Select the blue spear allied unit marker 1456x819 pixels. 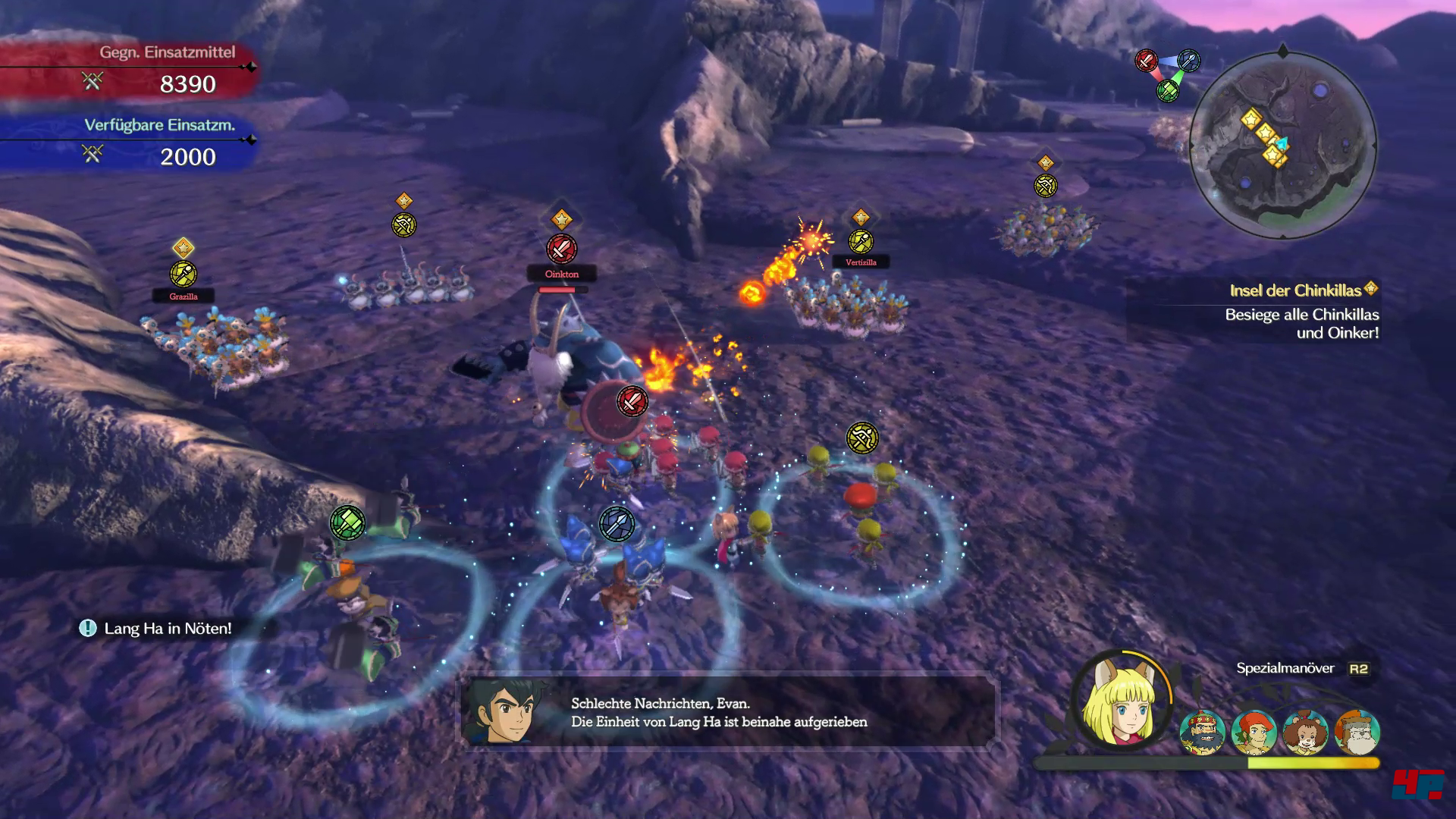[617, 524]
